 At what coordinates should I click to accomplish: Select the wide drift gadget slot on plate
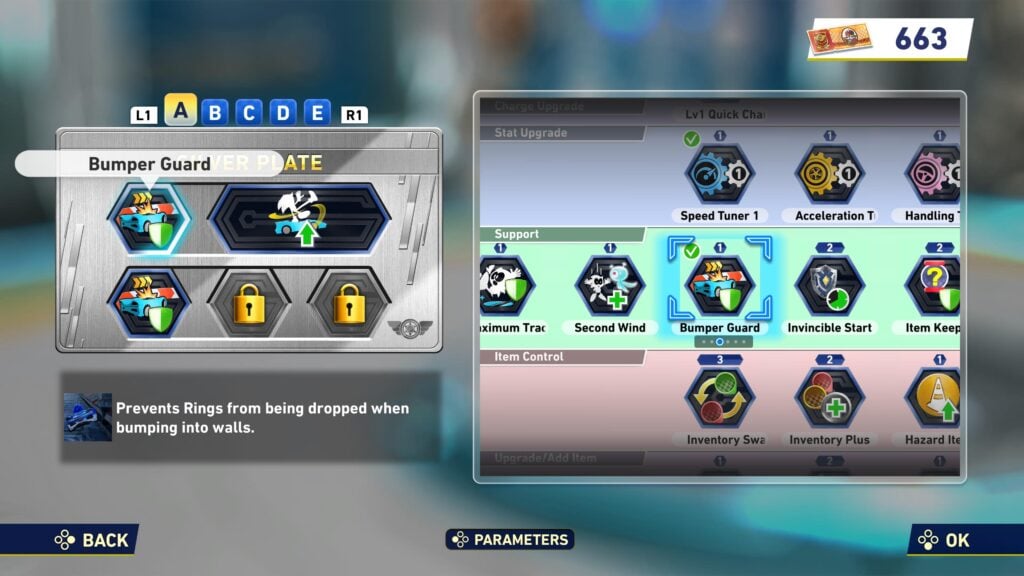point(298,216)
